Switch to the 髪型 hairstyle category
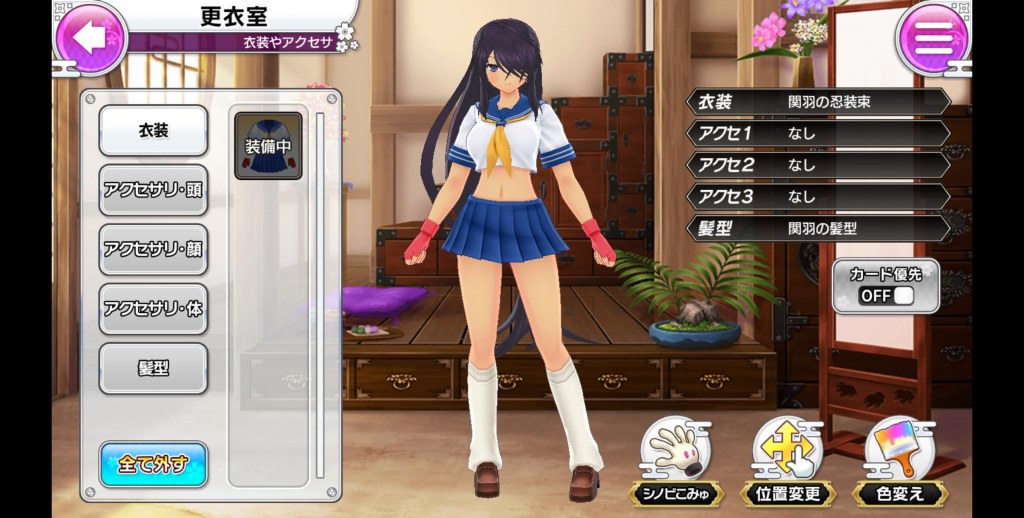 [153, 368]
